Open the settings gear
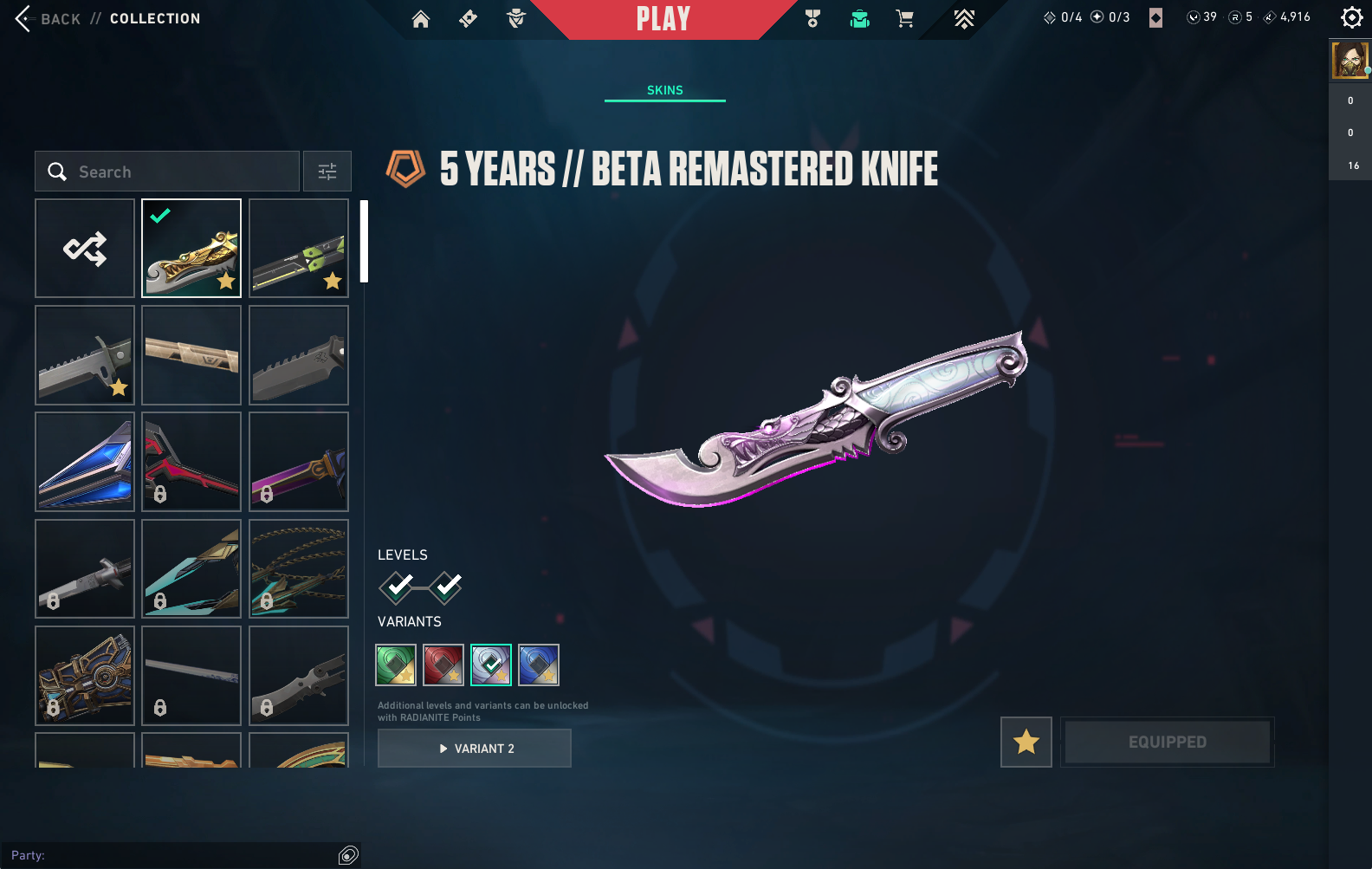The image size is (1372, 869). (1351, 17)
